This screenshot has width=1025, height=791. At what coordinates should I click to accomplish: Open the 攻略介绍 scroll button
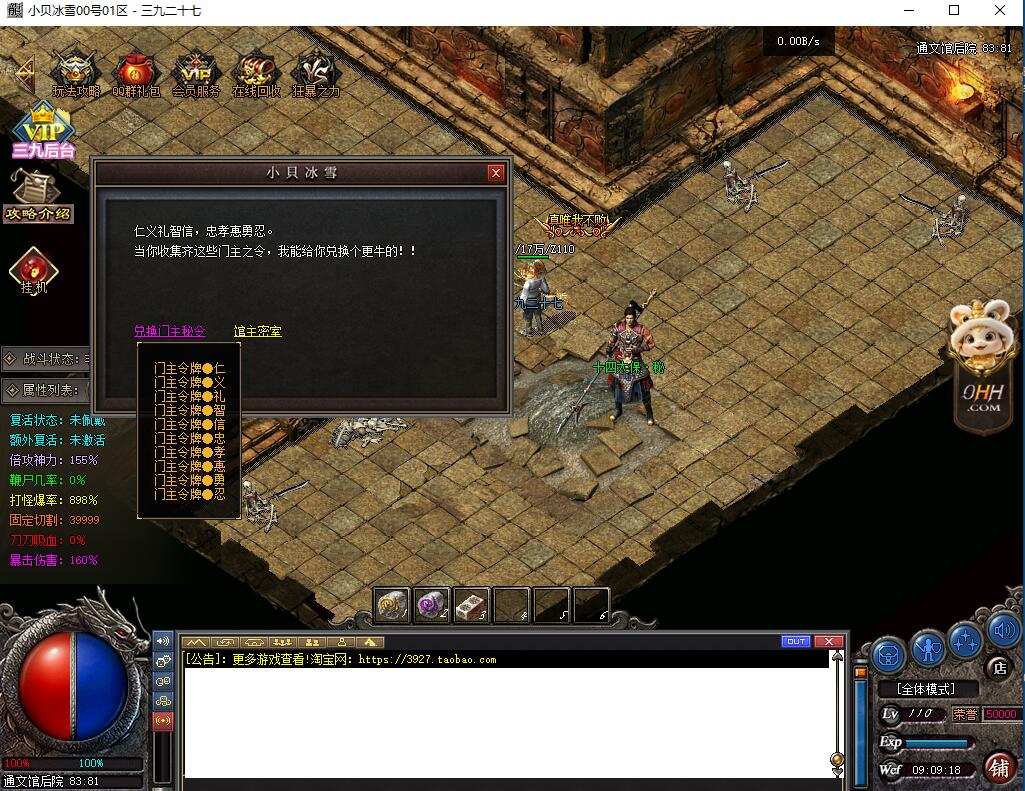[x=37, y=193]
